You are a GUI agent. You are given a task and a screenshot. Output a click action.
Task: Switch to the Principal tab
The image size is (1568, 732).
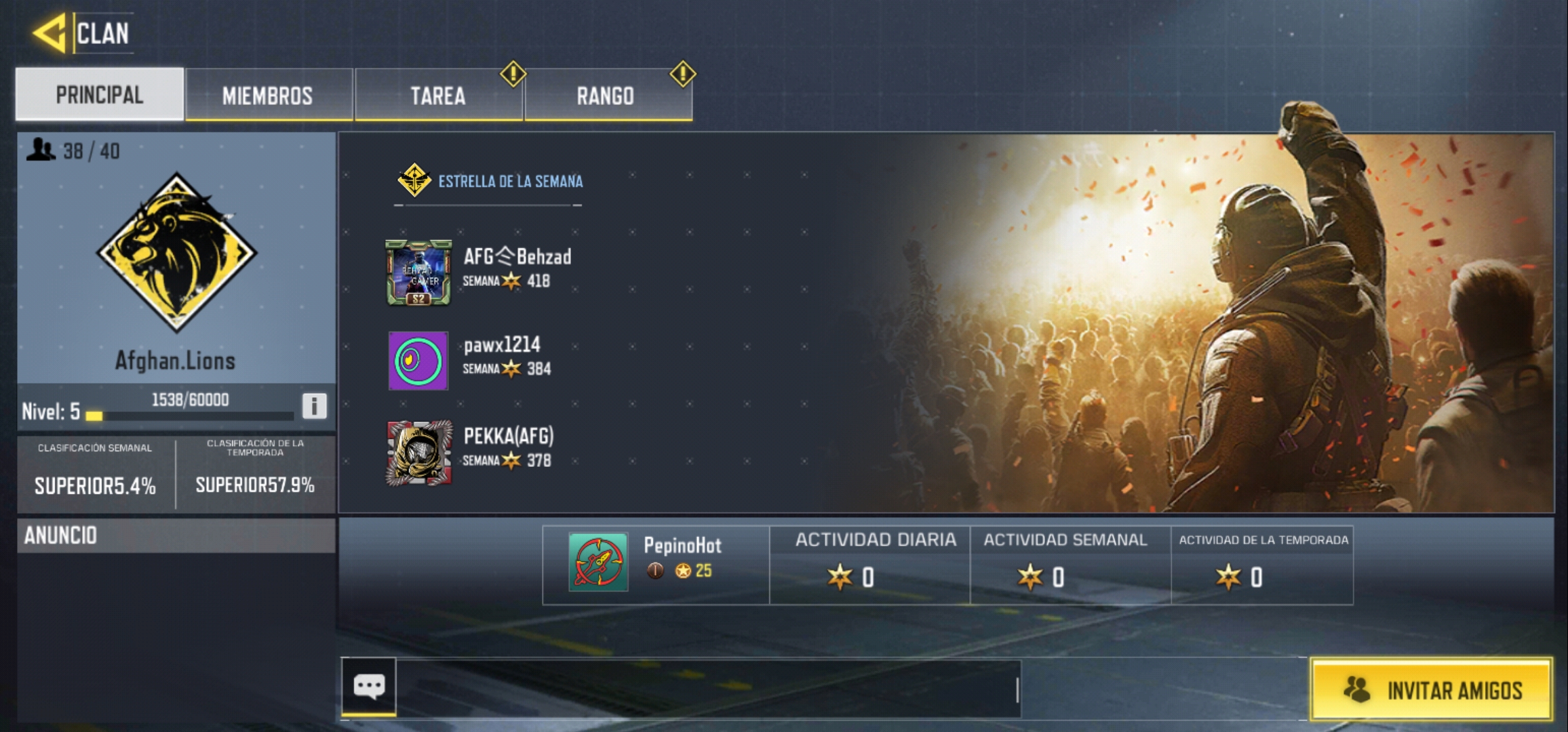(100, 95)
